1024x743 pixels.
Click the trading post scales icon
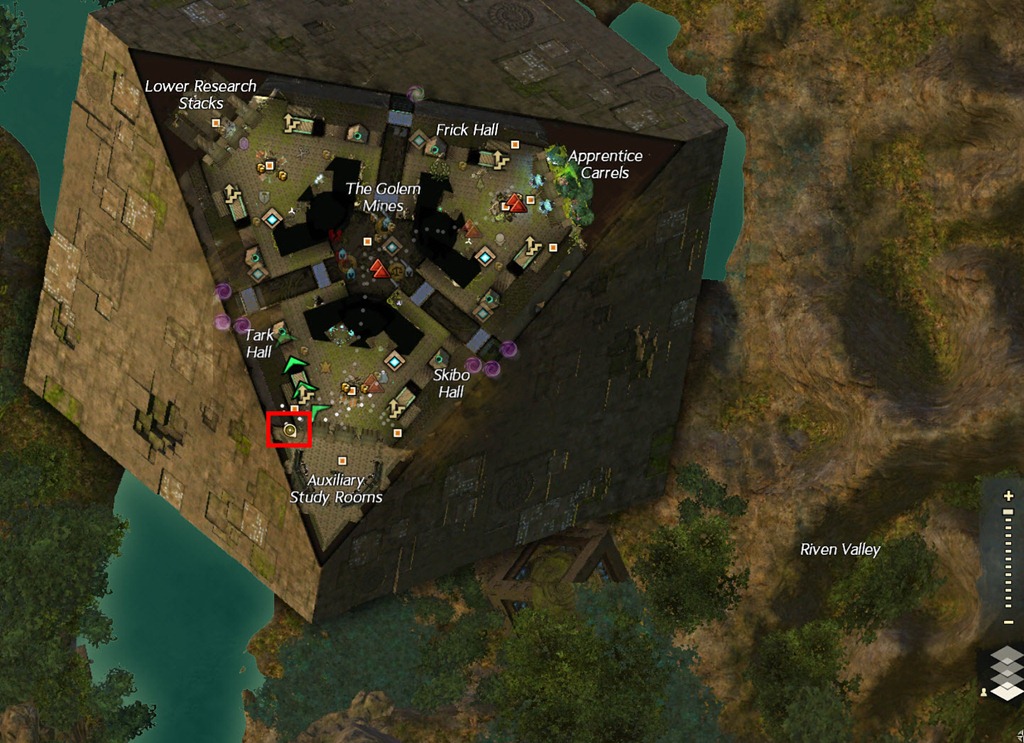[397, 270]
